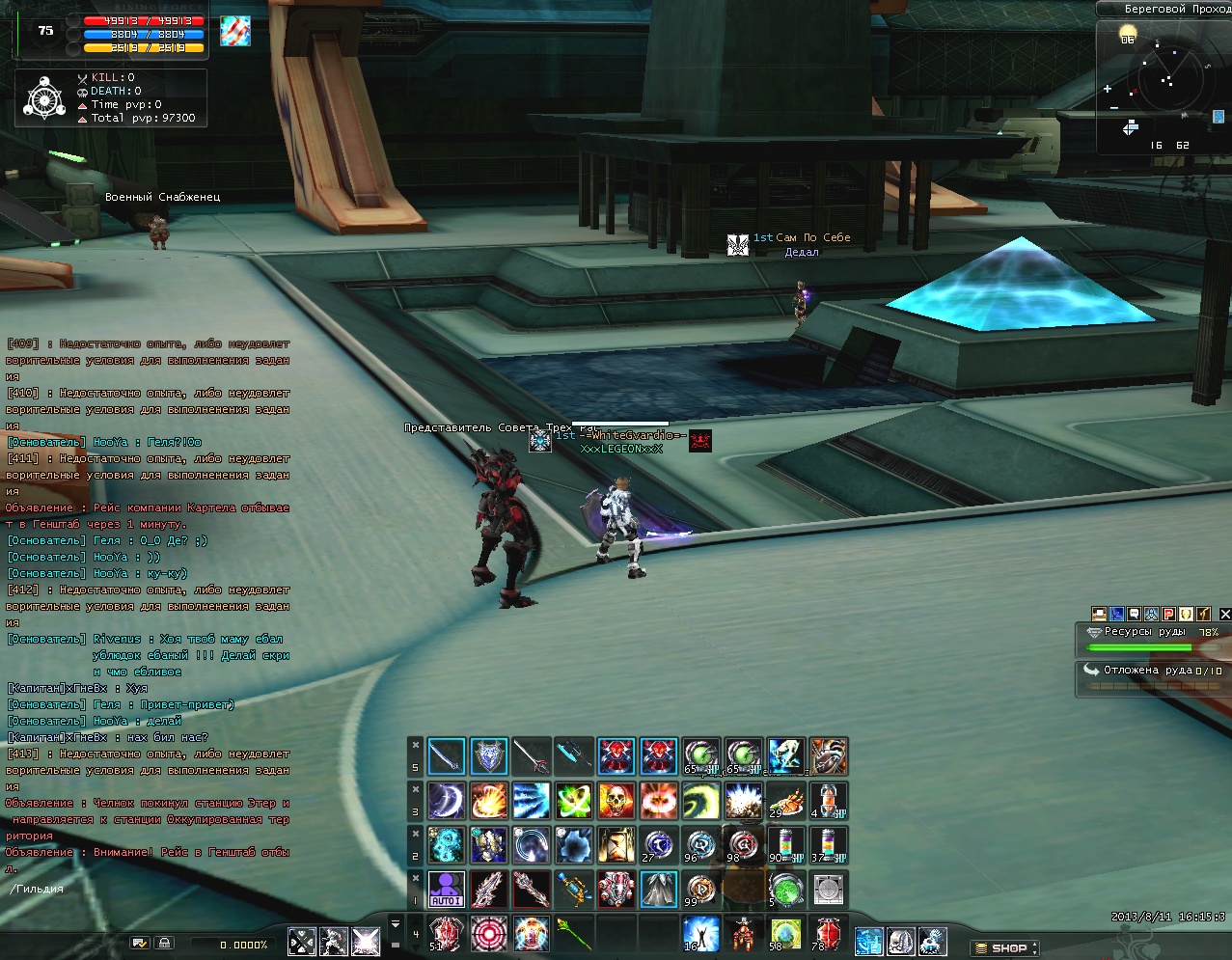
Task: Eat the roasted food item with count 29
Action: click(x=786, y=801)
